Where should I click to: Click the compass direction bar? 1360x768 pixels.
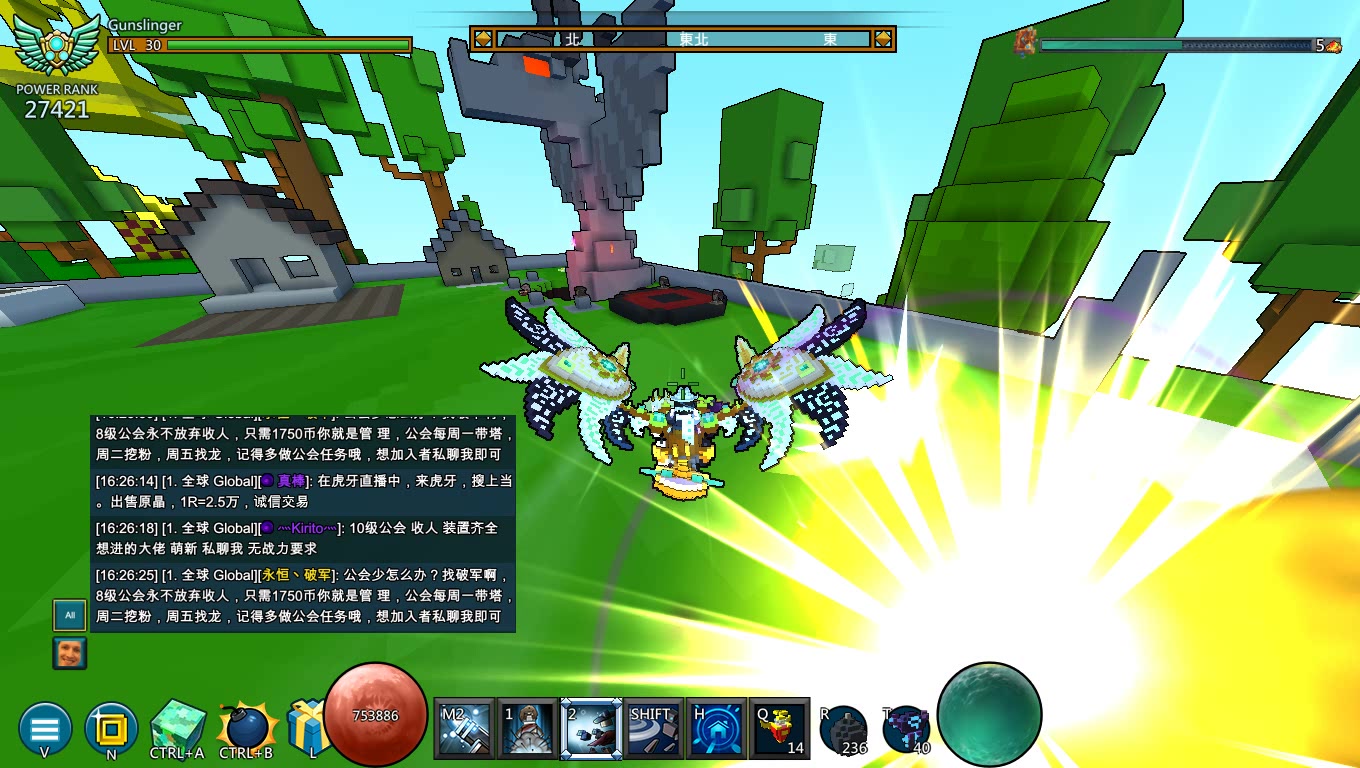(682, 39)
